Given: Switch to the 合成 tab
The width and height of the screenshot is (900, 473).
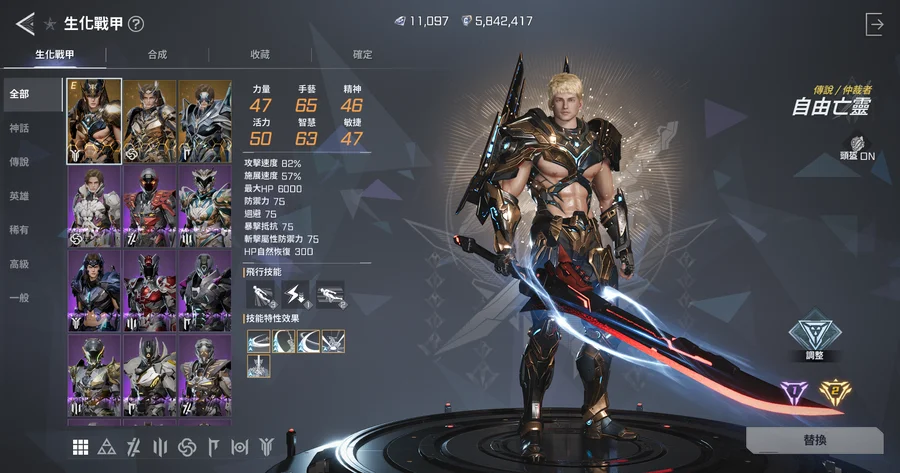Looking at the screenshot, I should (x=157, y=55).
